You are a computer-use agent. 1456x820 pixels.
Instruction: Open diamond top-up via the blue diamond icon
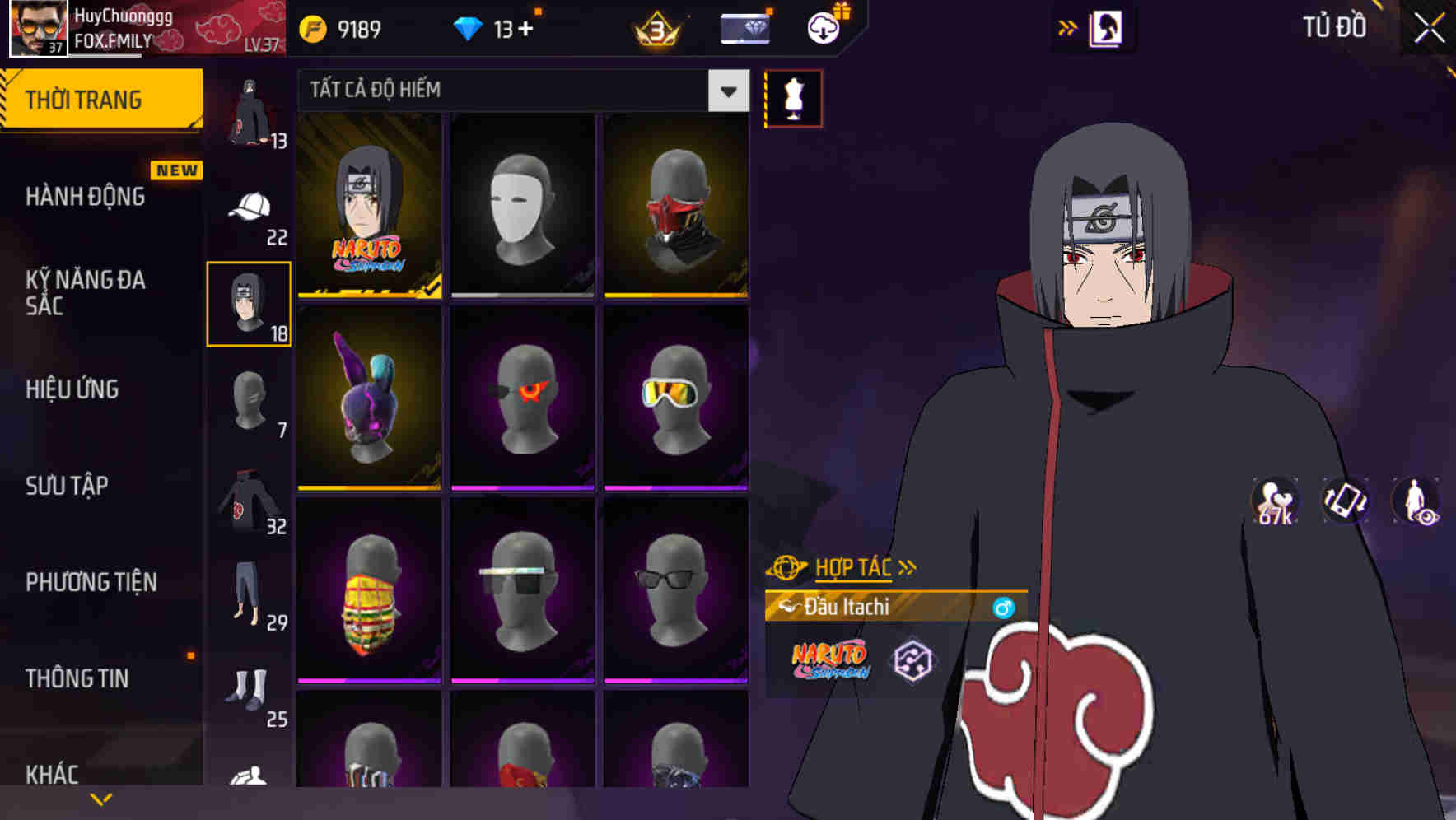469,27
